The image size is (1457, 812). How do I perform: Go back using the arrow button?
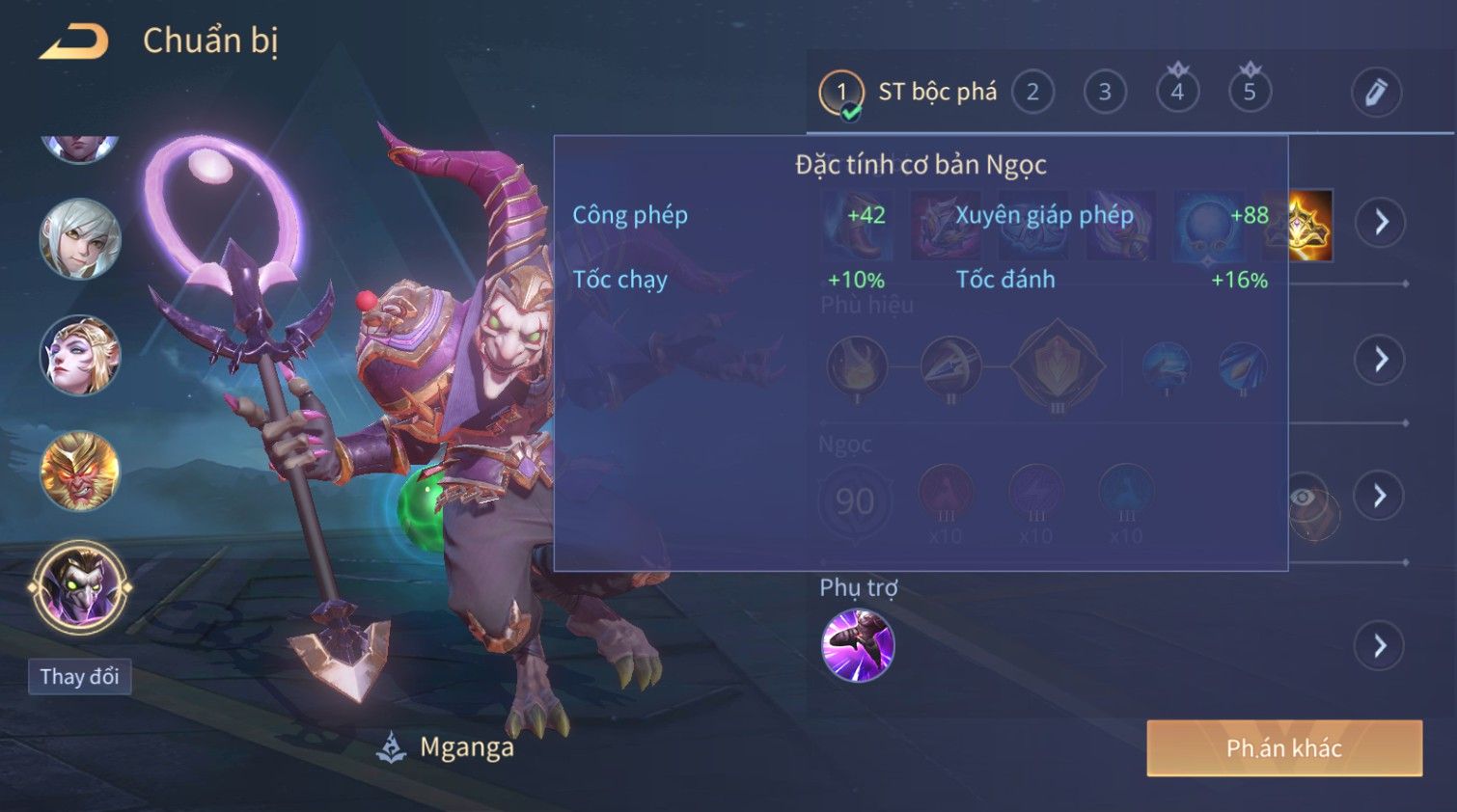74,41
